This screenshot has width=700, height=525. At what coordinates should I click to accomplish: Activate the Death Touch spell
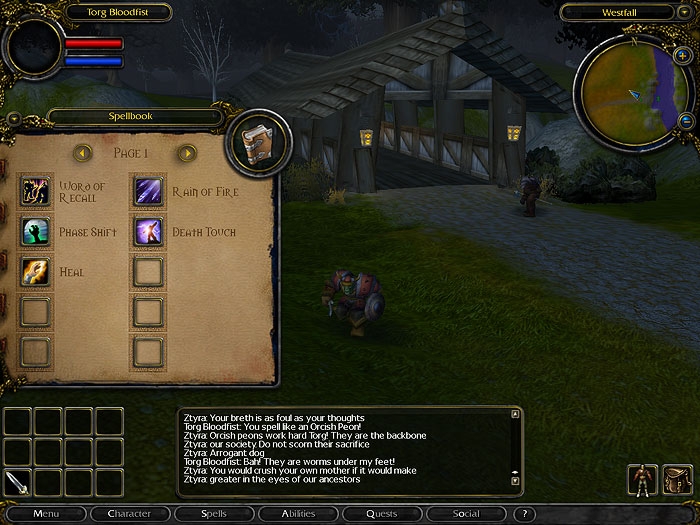coord(148,231)
